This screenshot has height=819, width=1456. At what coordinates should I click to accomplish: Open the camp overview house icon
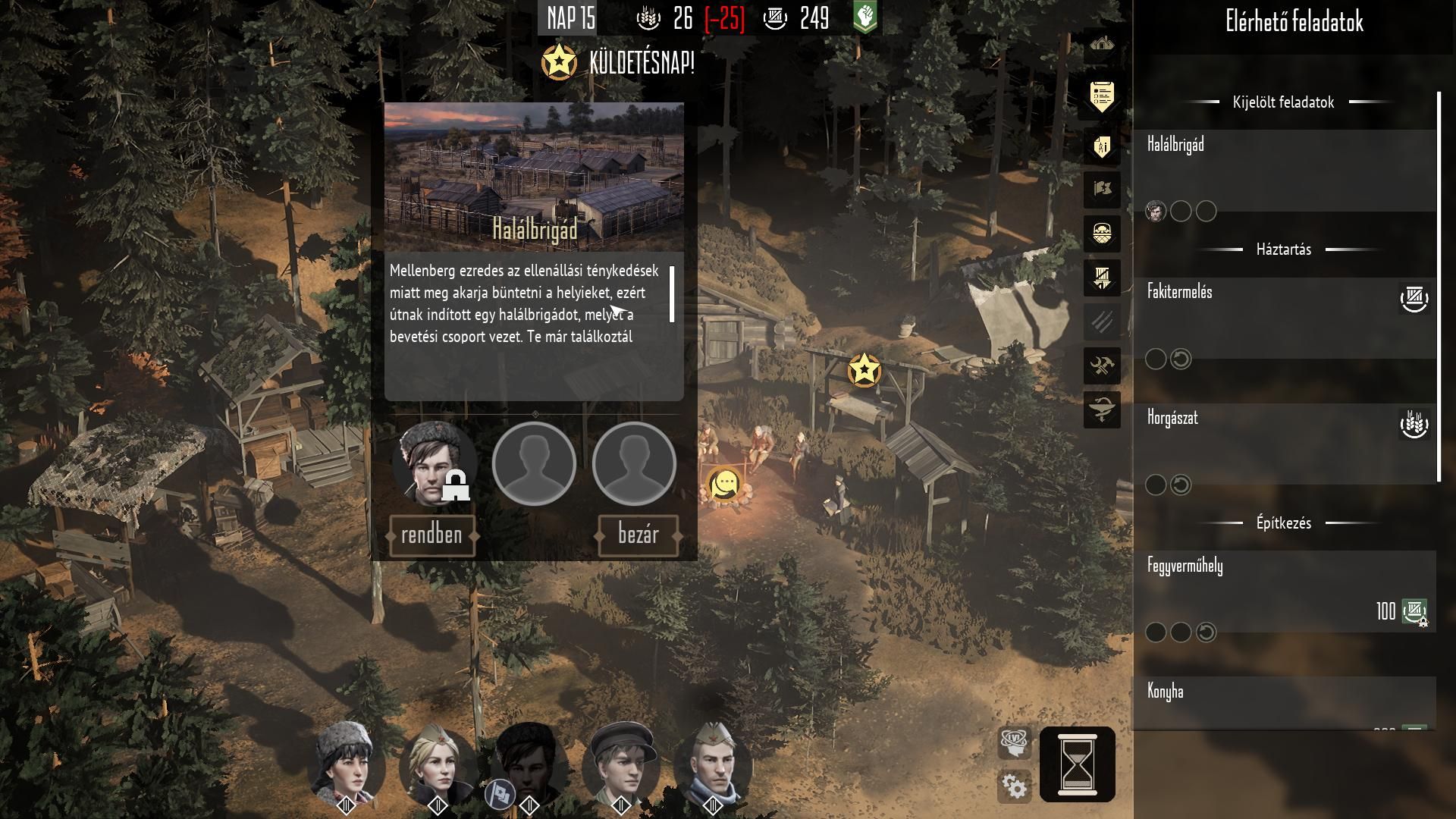click(x=1102, y=45)
